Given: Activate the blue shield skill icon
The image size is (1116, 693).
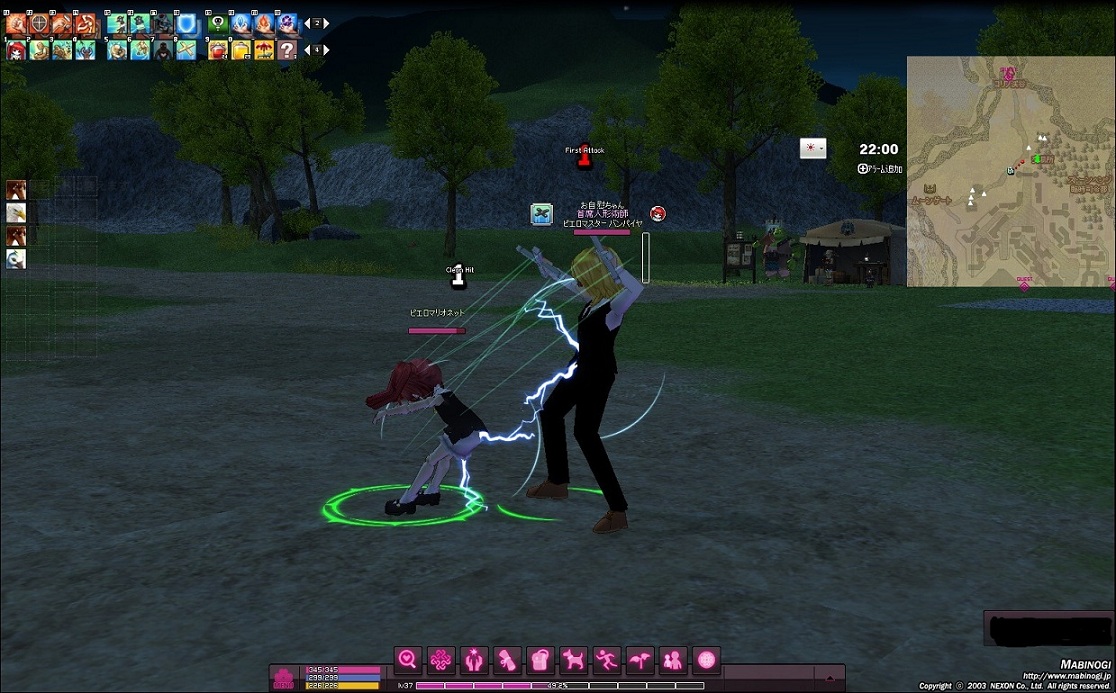Looking at the screenshot, I should pos(186,22).
